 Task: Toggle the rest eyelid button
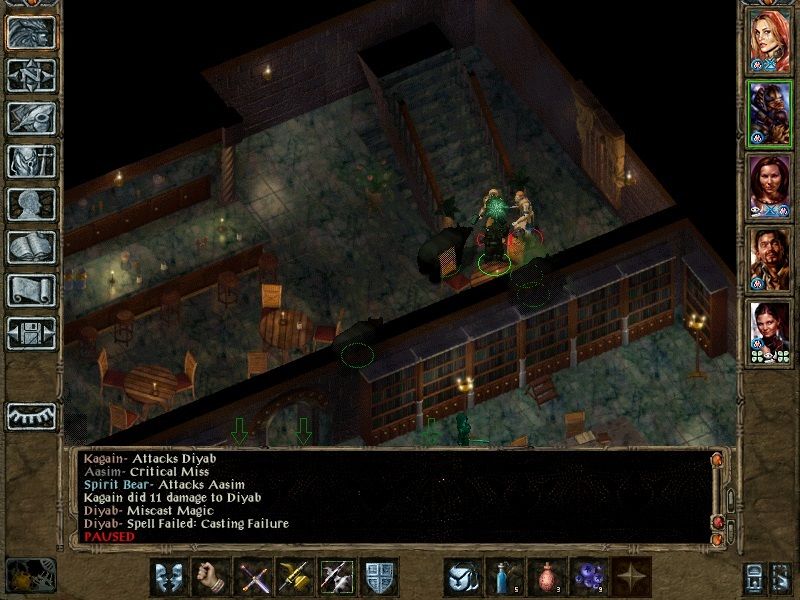(x=31, y=414)
